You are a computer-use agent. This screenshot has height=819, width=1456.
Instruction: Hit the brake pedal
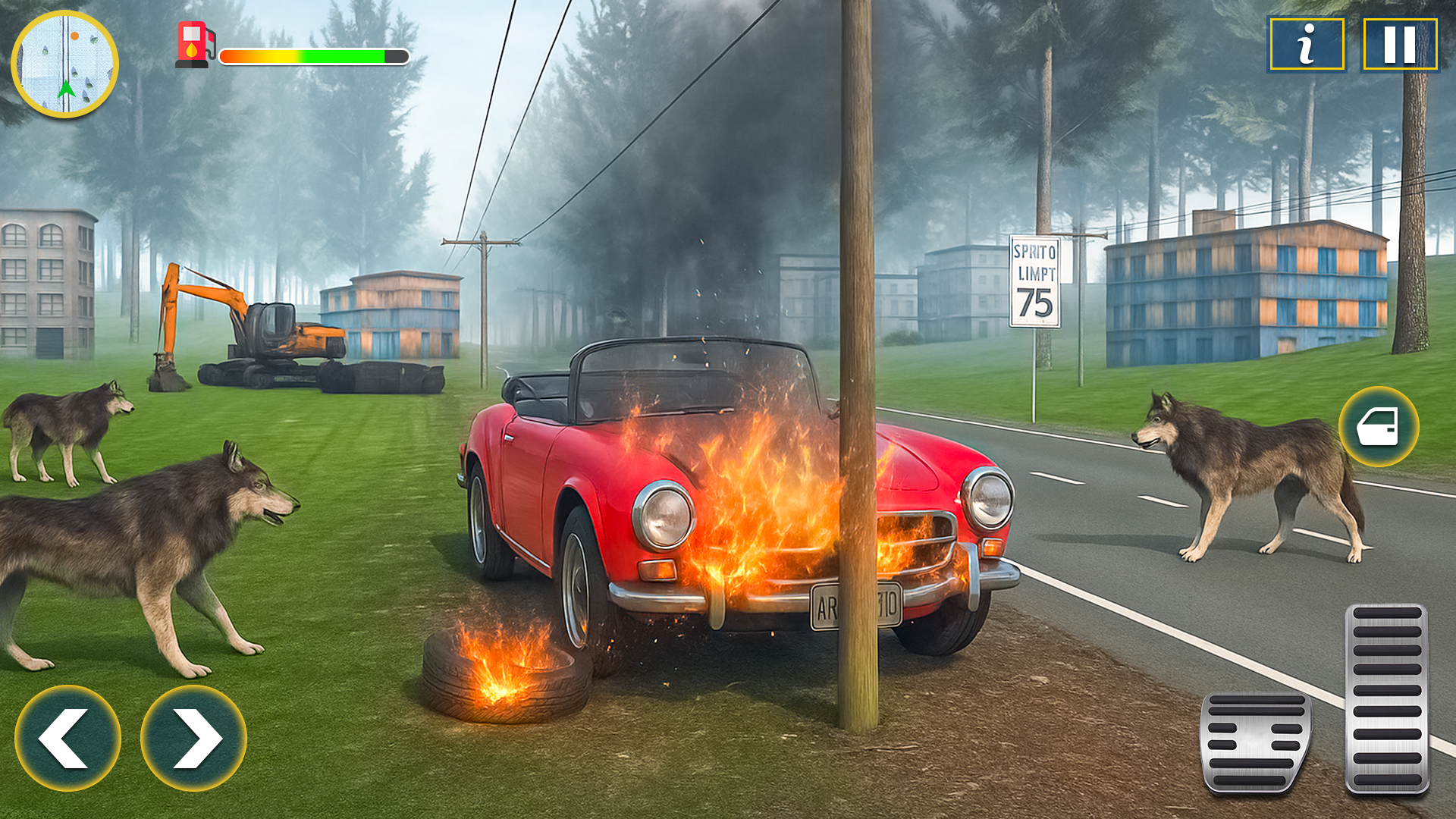pyautogui.click(x=1256, y=742)
